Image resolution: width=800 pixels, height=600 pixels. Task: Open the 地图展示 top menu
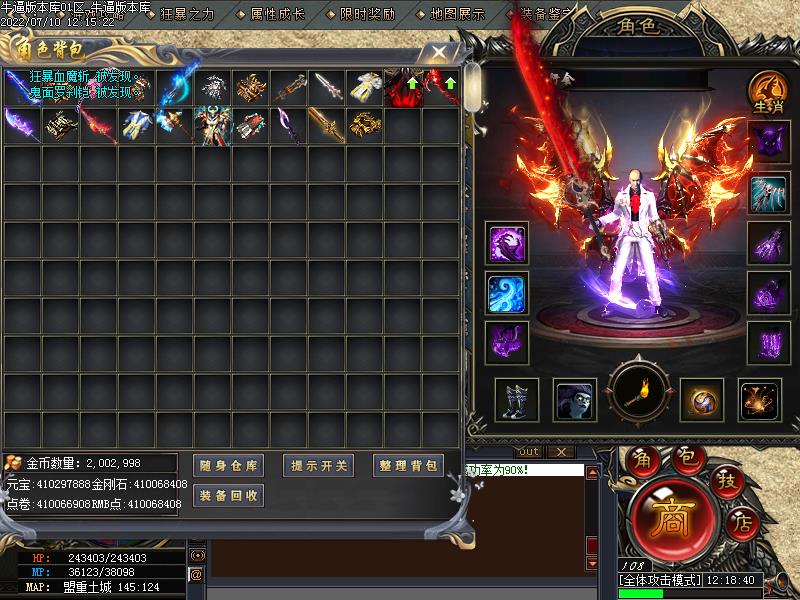(x=456, y=14)
